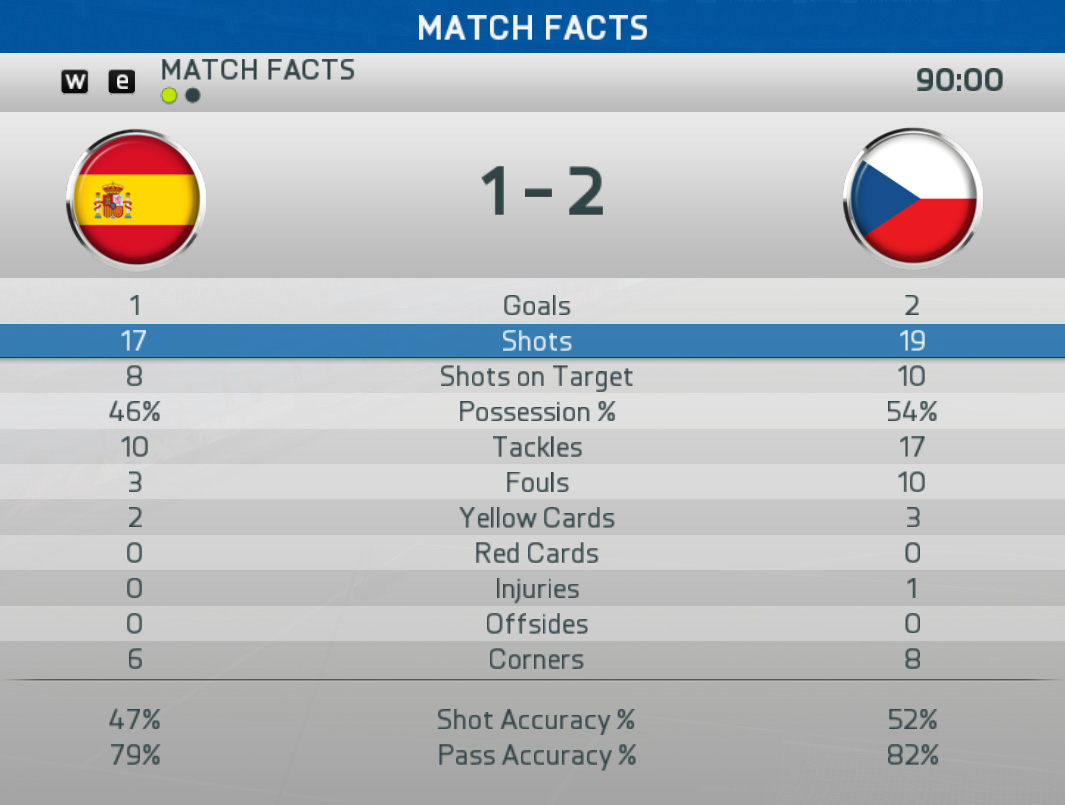The width and height of the screenshot is (1065, 805).
Task: Choose the Shots on Target row
Action: [x=536, y=377]
